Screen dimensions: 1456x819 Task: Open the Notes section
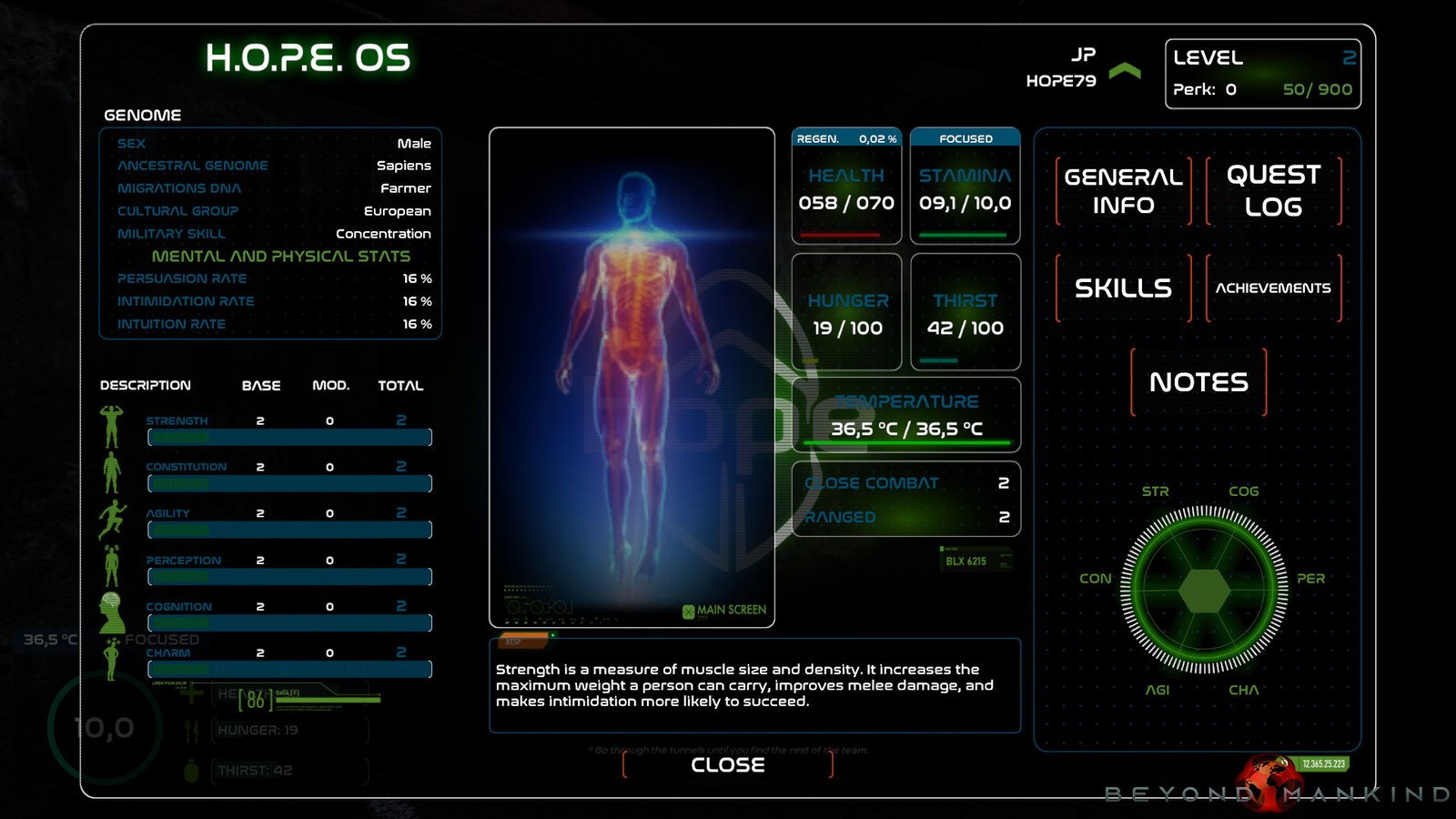coord(1198,382)
